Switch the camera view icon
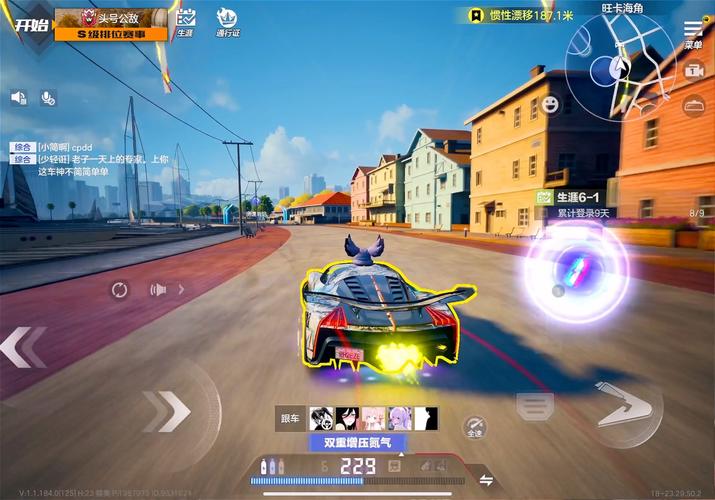The height and width of the screenshot is (500, 715). point(694,71)
